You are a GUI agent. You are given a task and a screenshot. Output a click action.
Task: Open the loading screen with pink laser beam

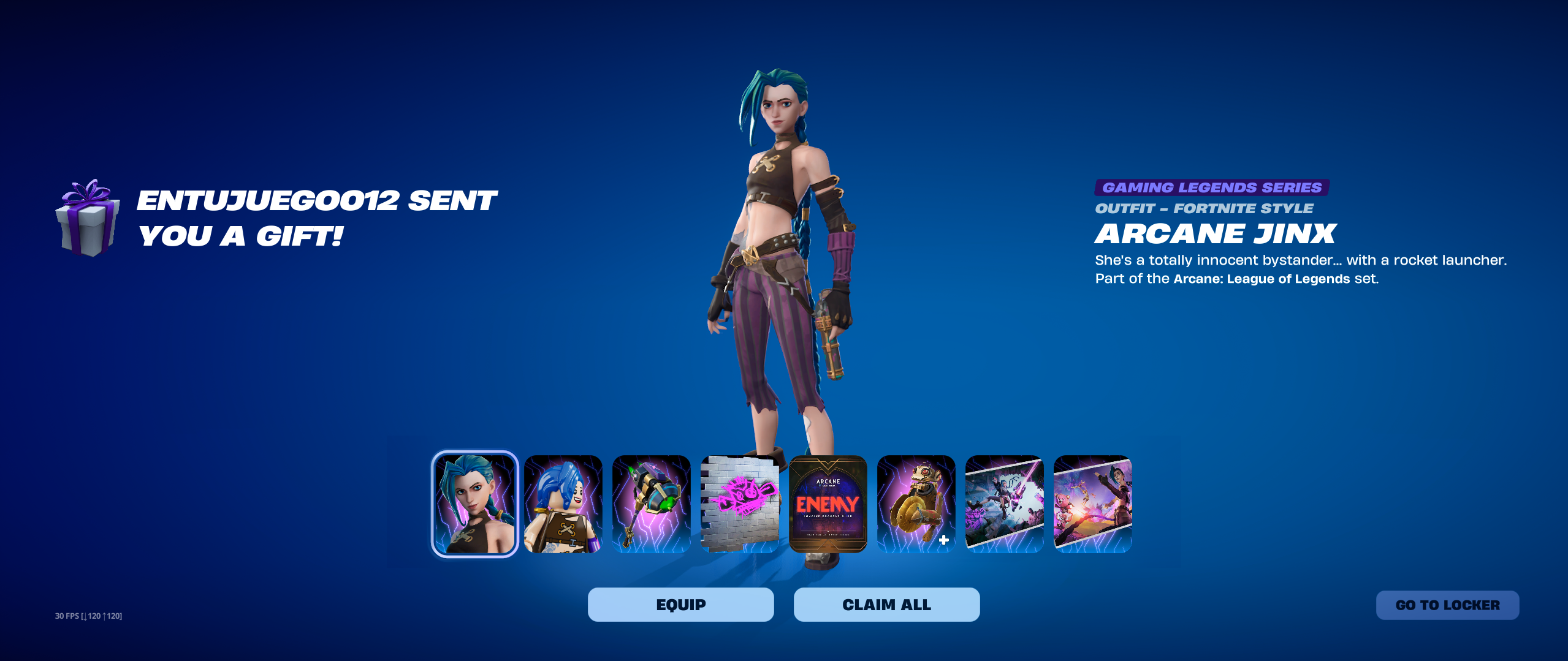click(1005, 504)
